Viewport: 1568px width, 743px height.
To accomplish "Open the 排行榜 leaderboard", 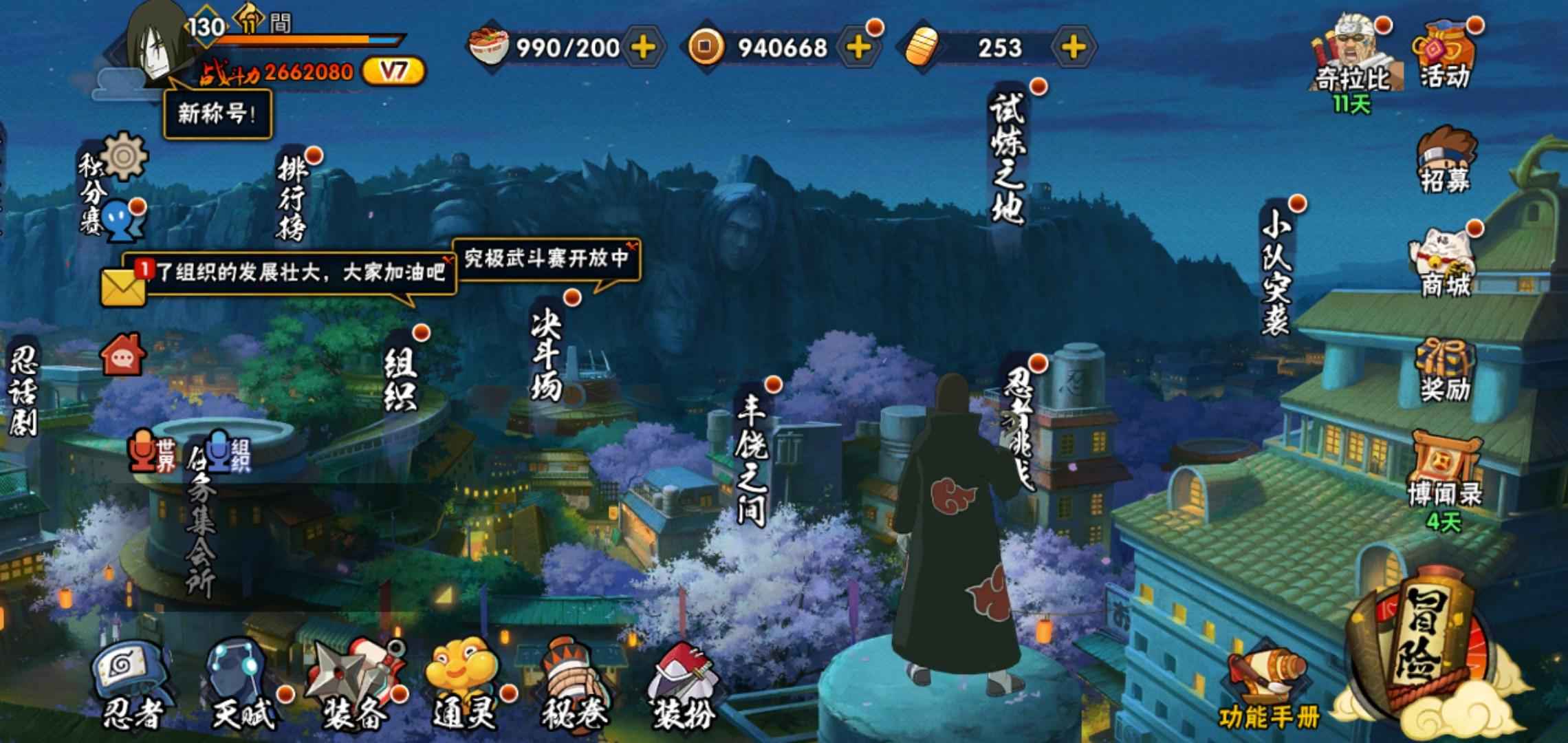I will pos(292,197).
